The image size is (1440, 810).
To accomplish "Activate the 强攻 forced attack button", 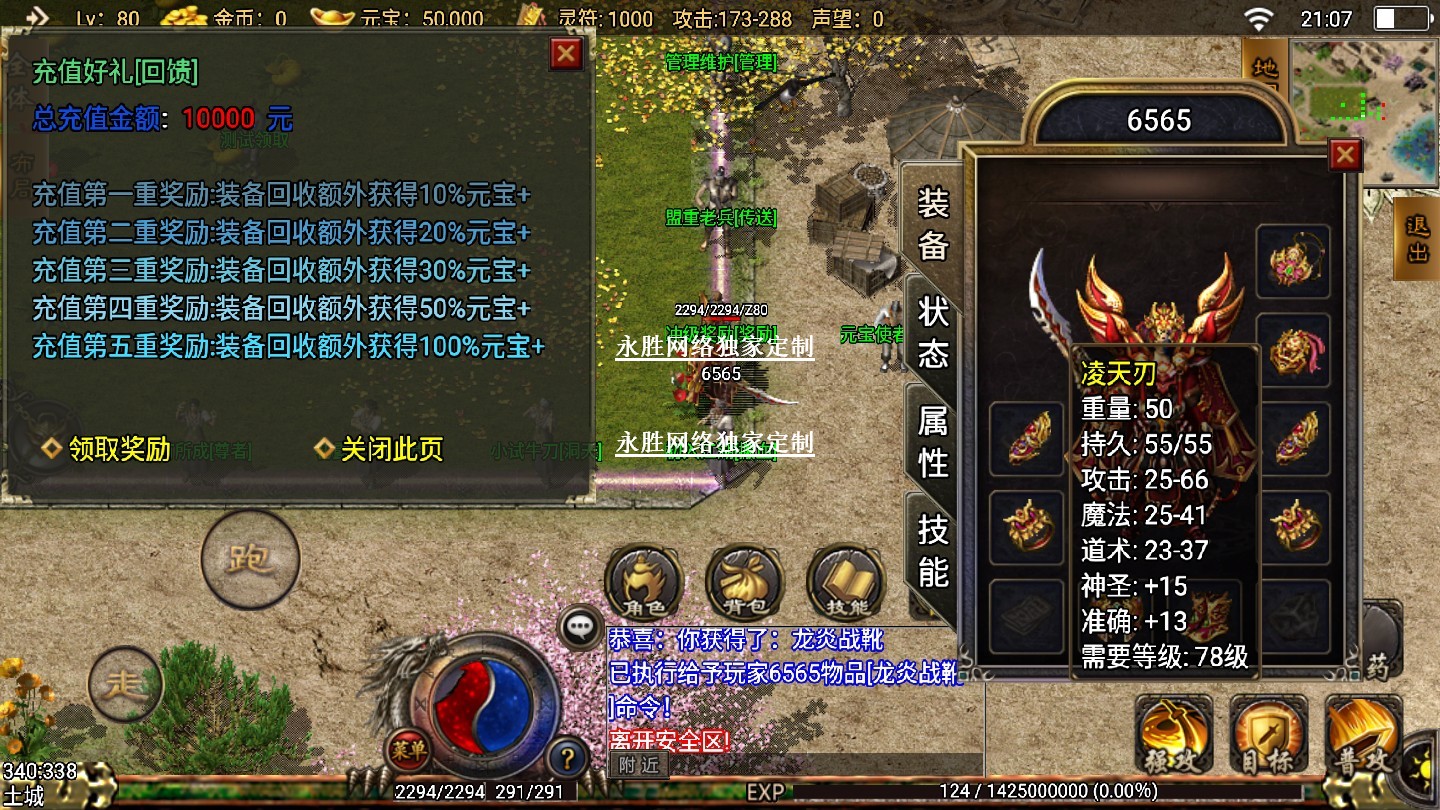I will 1174,737.
